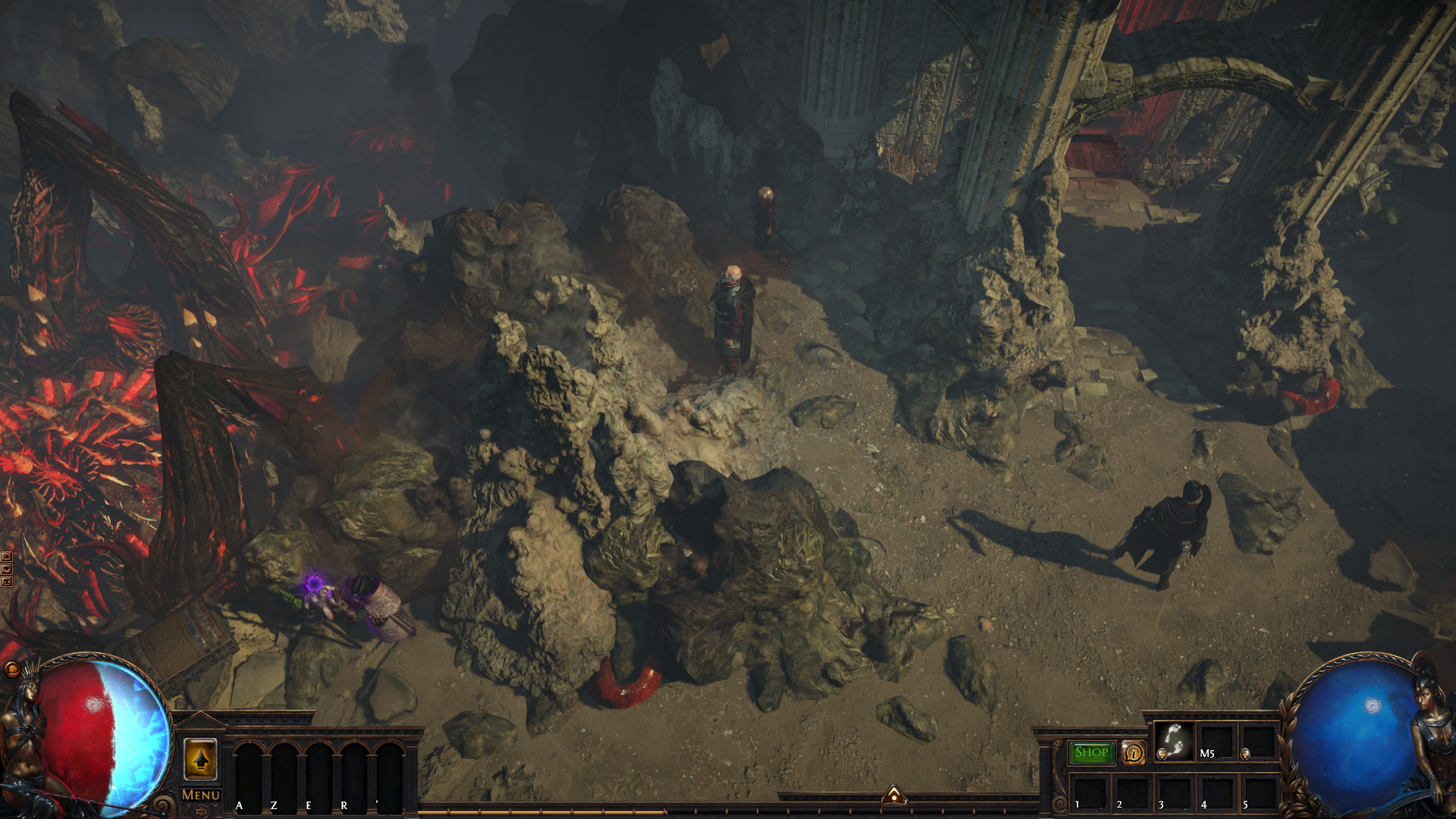Select the skill slot bound to key 3
The image size is (1456, 819).
tap(1173, 792)
